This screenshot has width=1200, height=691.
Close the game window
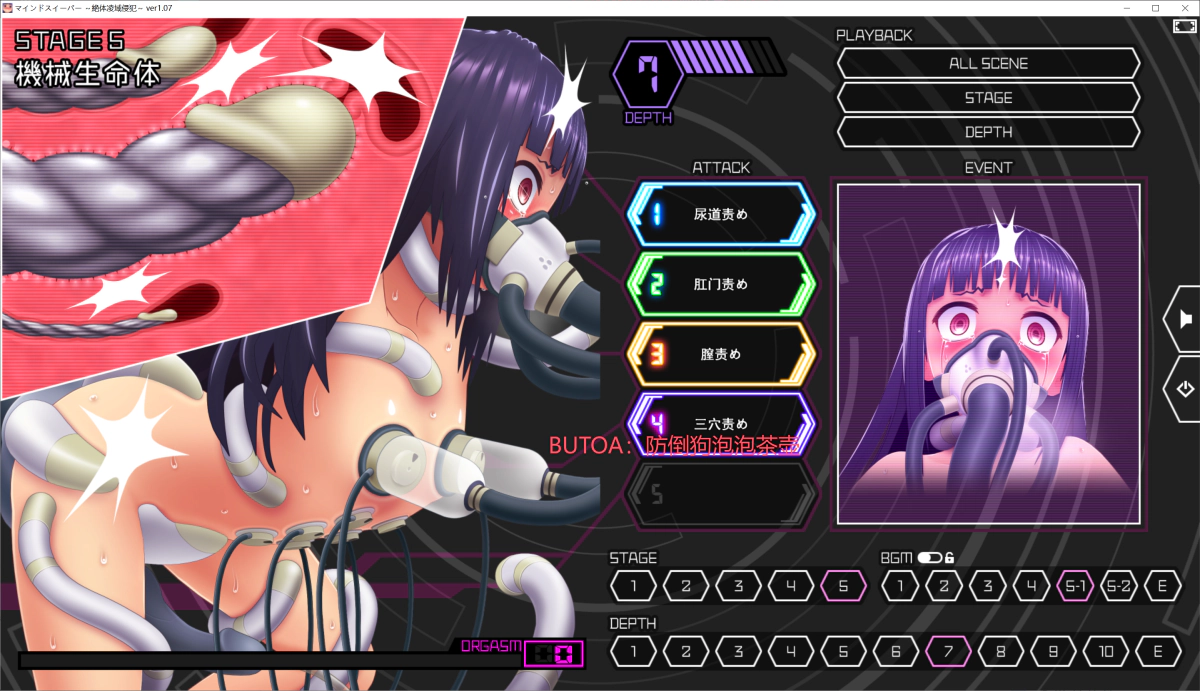[x=1184, y=7]
